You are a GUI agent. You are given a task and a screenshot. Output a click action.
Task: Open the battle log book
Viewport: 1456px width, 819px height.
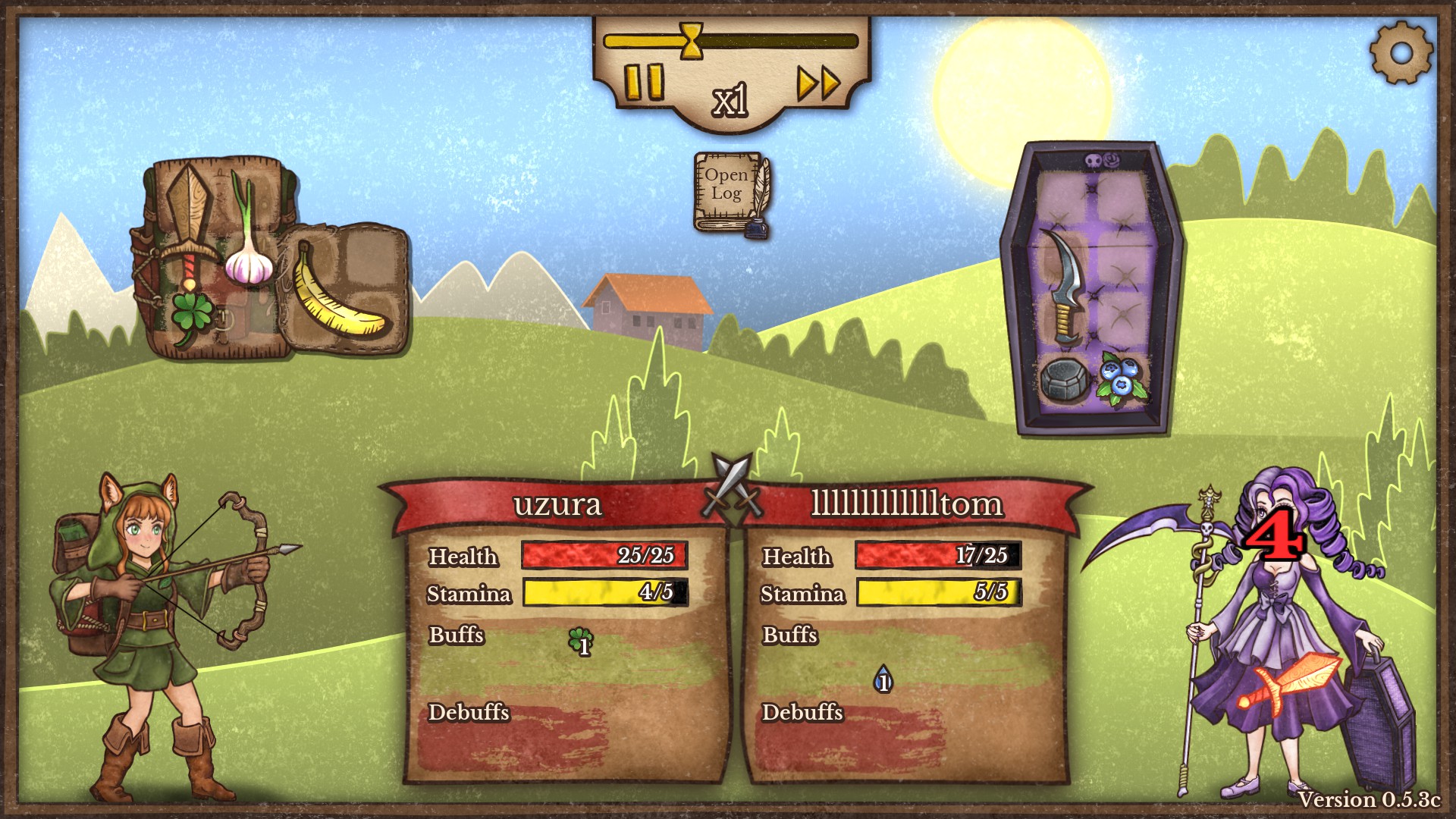[x=730, y=191]
